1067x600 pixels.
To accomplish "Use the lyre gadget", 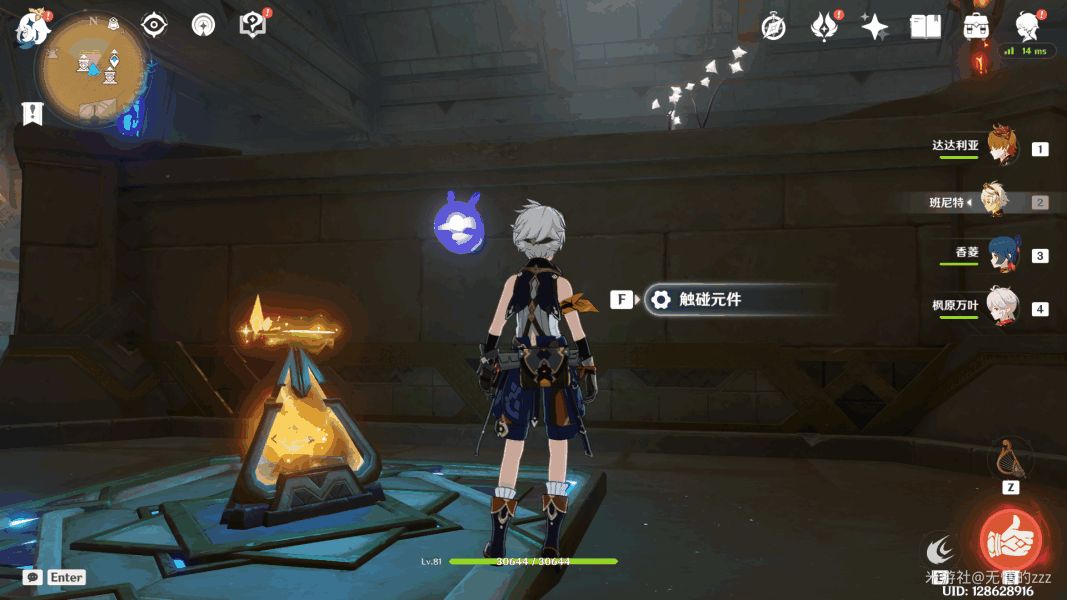I will [1010, 459].
